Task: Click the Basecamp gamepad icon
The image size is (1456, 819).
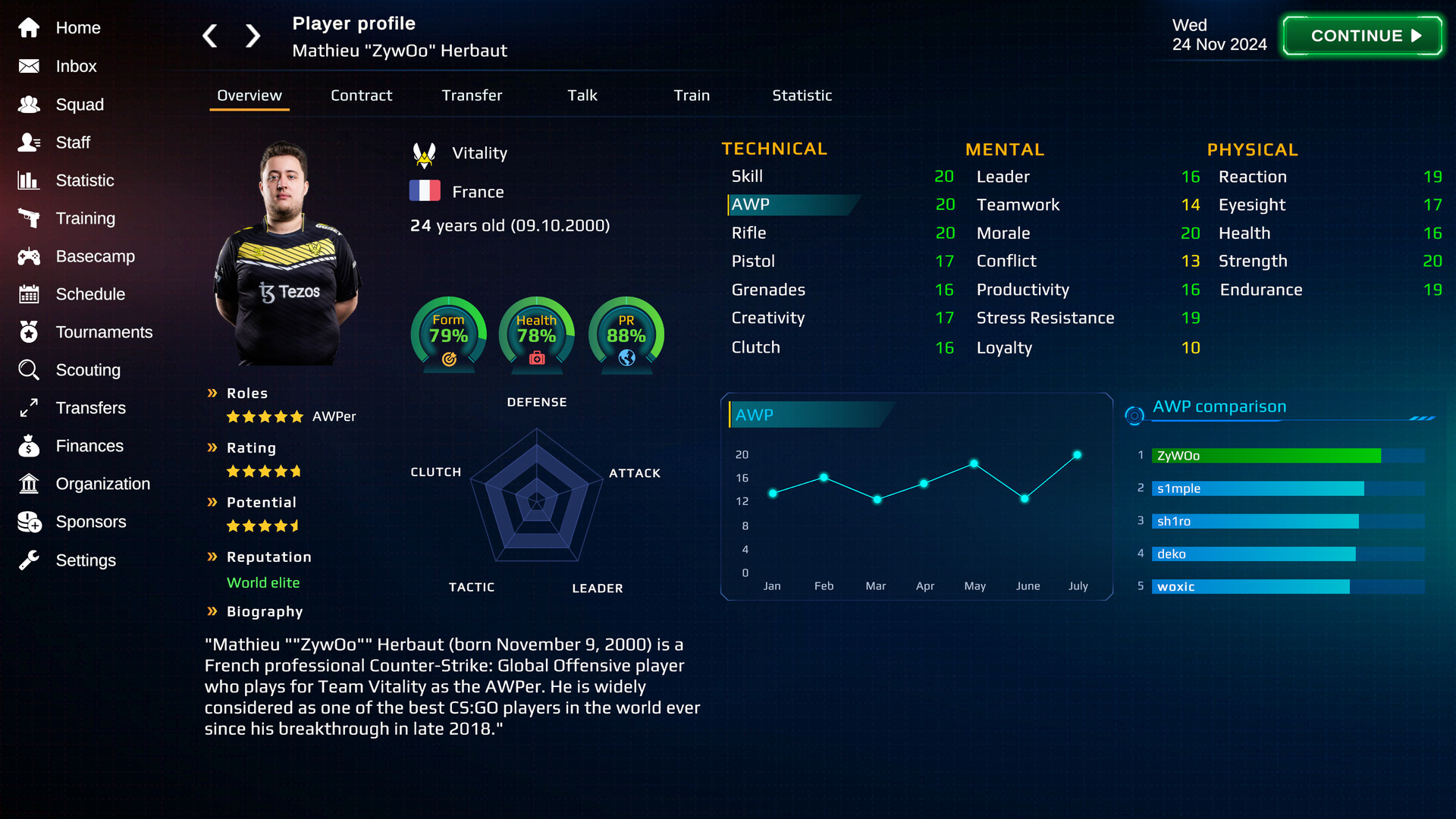Action: 29,256
